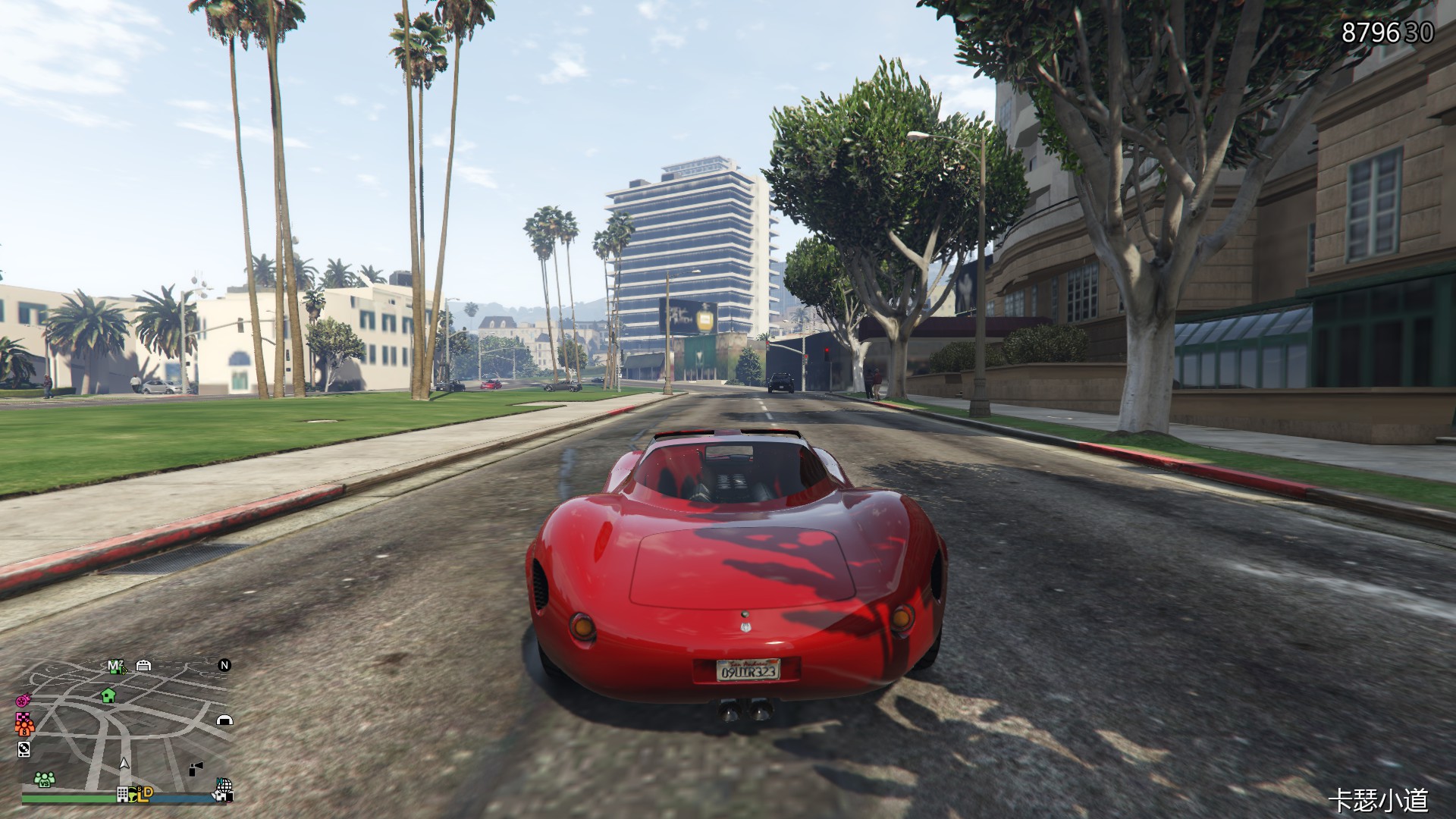This screenshot has width=1456, height=819.
Task: Click the green house marker on the minimap
Action: point(108,695)
